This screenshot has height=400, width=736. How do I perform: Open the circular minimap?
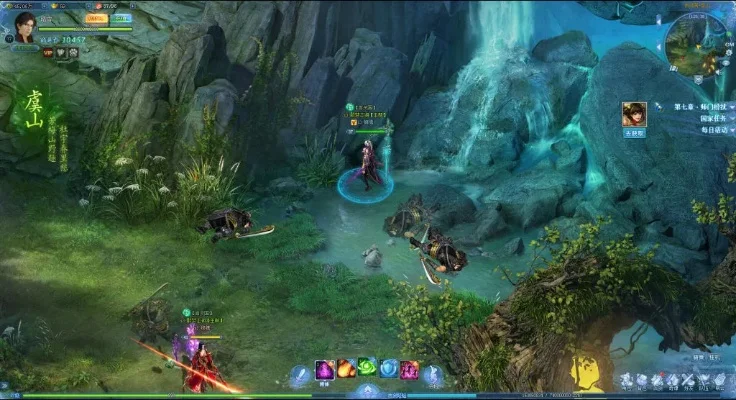tap(696, 44)
